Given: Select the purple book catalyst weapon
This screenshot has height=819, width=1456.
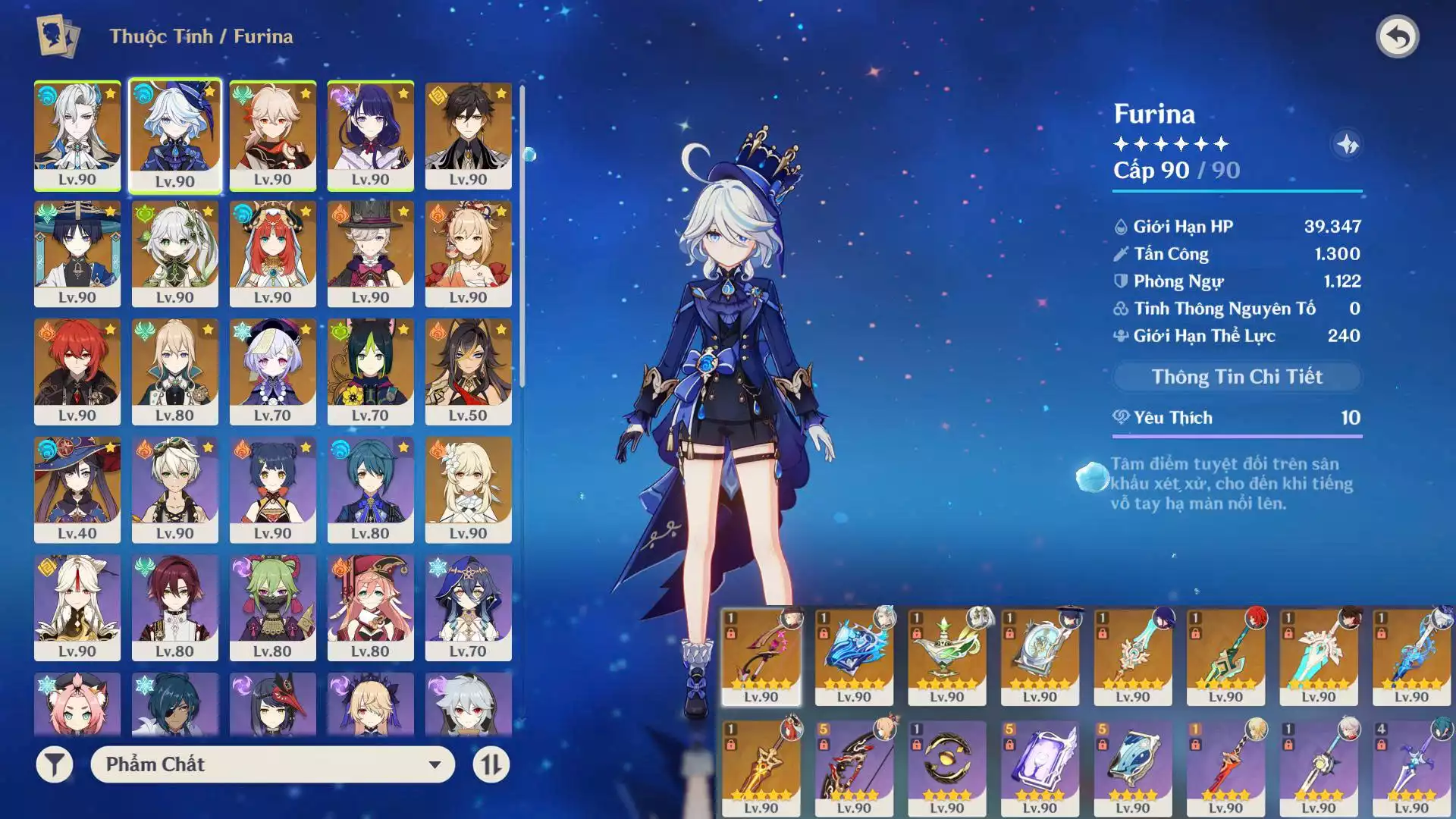Looking at the screenshot, I should pyautogui.click(x=1039, y=767).
